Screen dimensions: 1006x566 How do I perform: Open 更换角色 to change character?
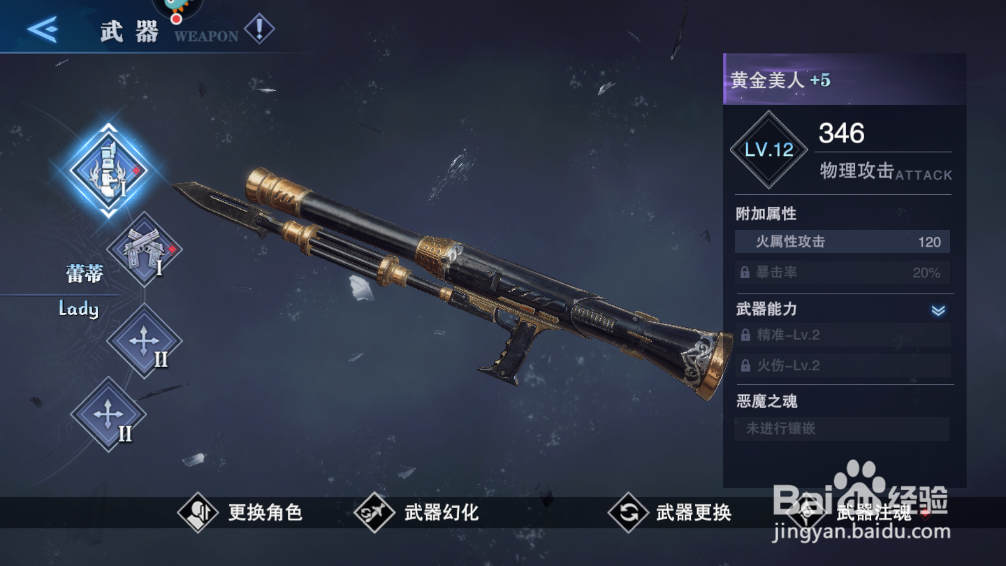tap(241, 513)
